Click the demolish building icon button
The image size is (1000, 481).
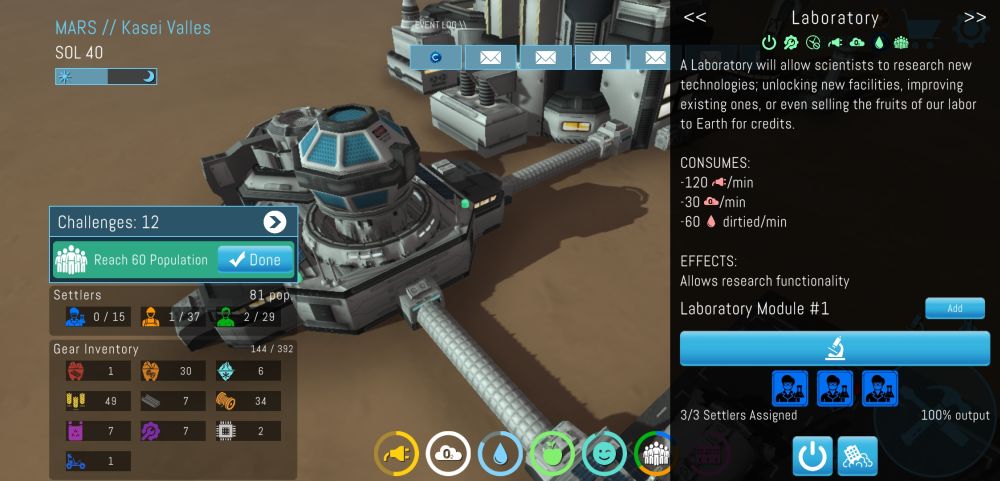(857, 455)
